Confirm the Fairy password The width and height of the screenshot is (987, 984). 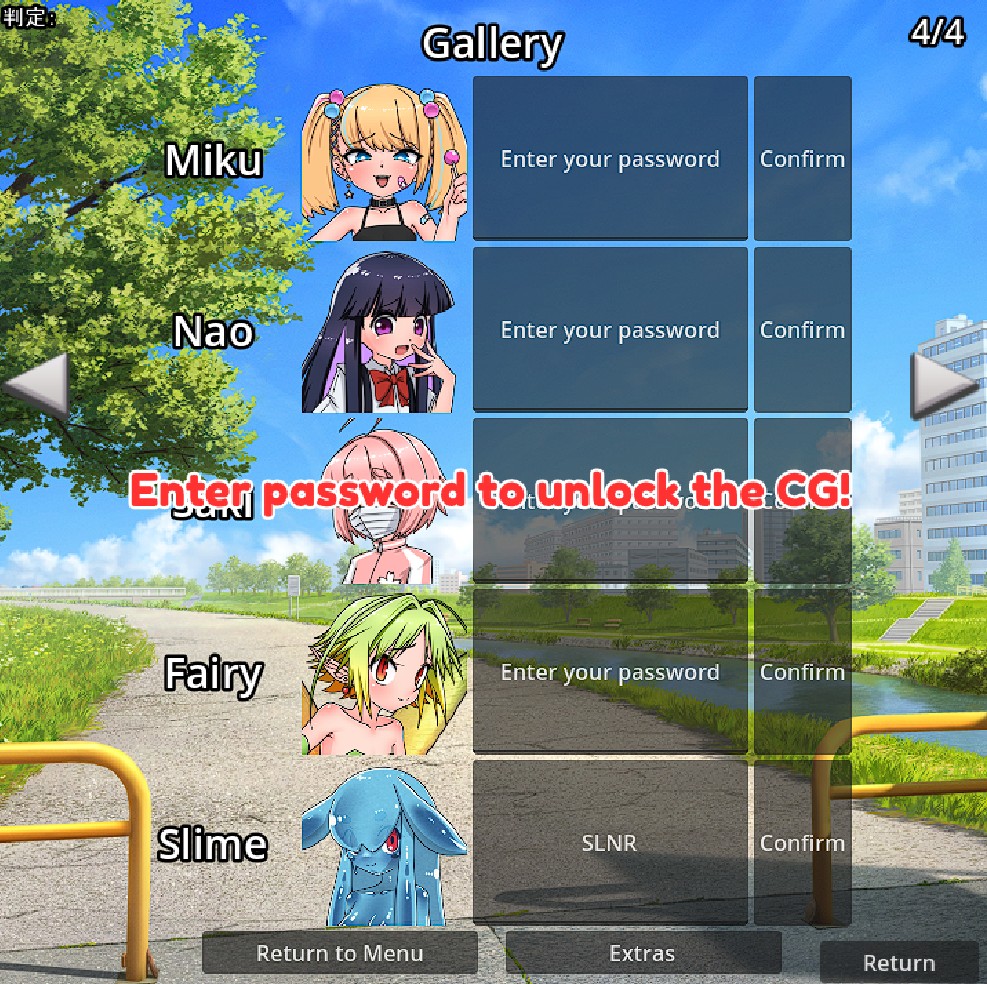[x=802, y=671]
